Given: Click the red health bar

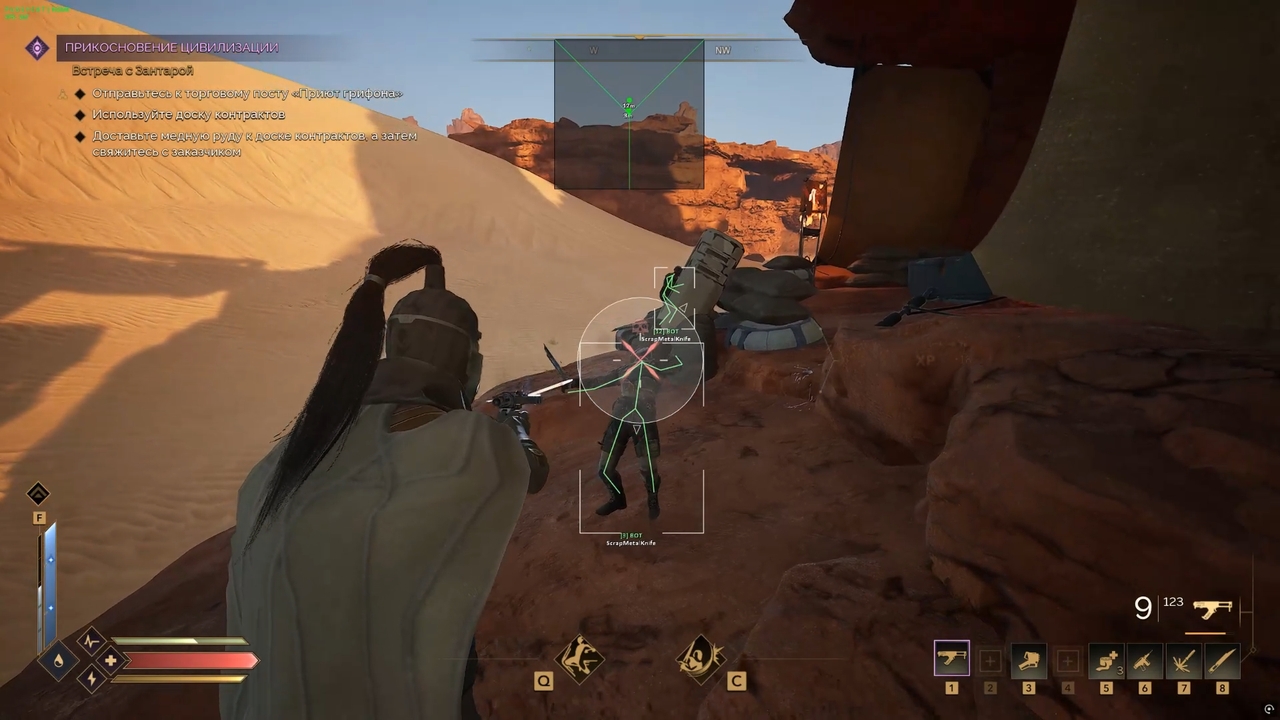Looking at the screenshot, I should [x=190, y=660].
